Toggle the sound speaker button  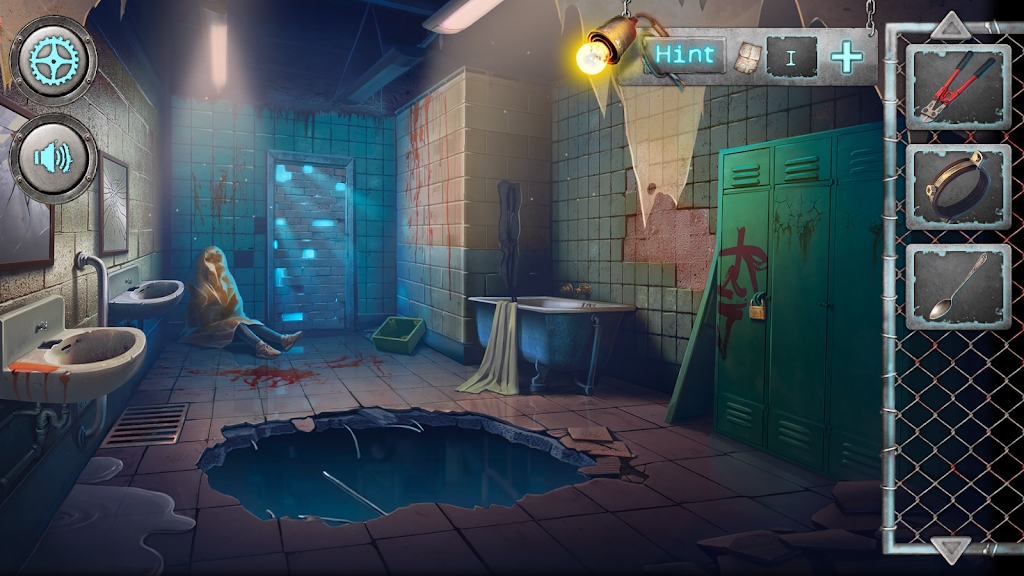pos(53,158)
